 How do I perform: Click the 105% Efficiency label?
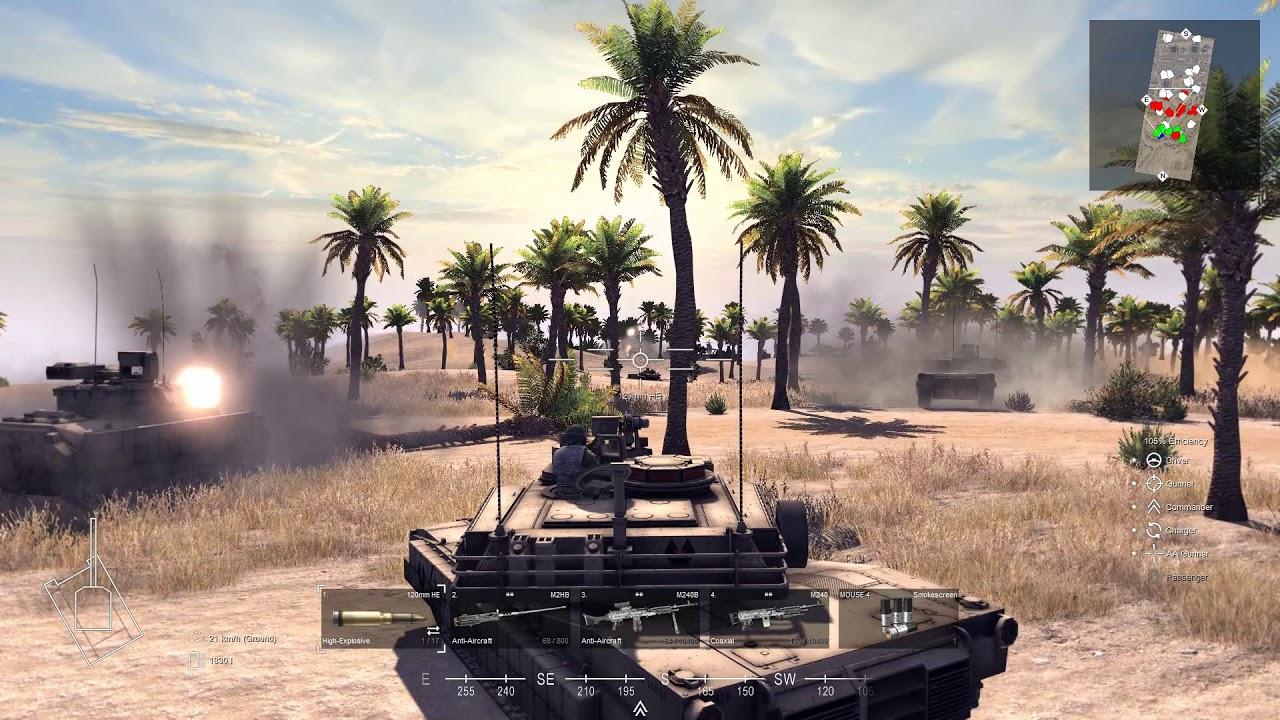tap(1177, 441)
